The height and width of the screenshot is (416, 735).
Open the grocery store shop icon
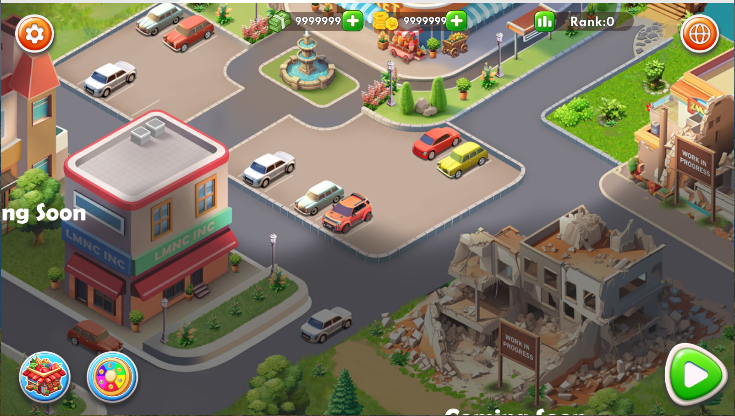[44, 376]
